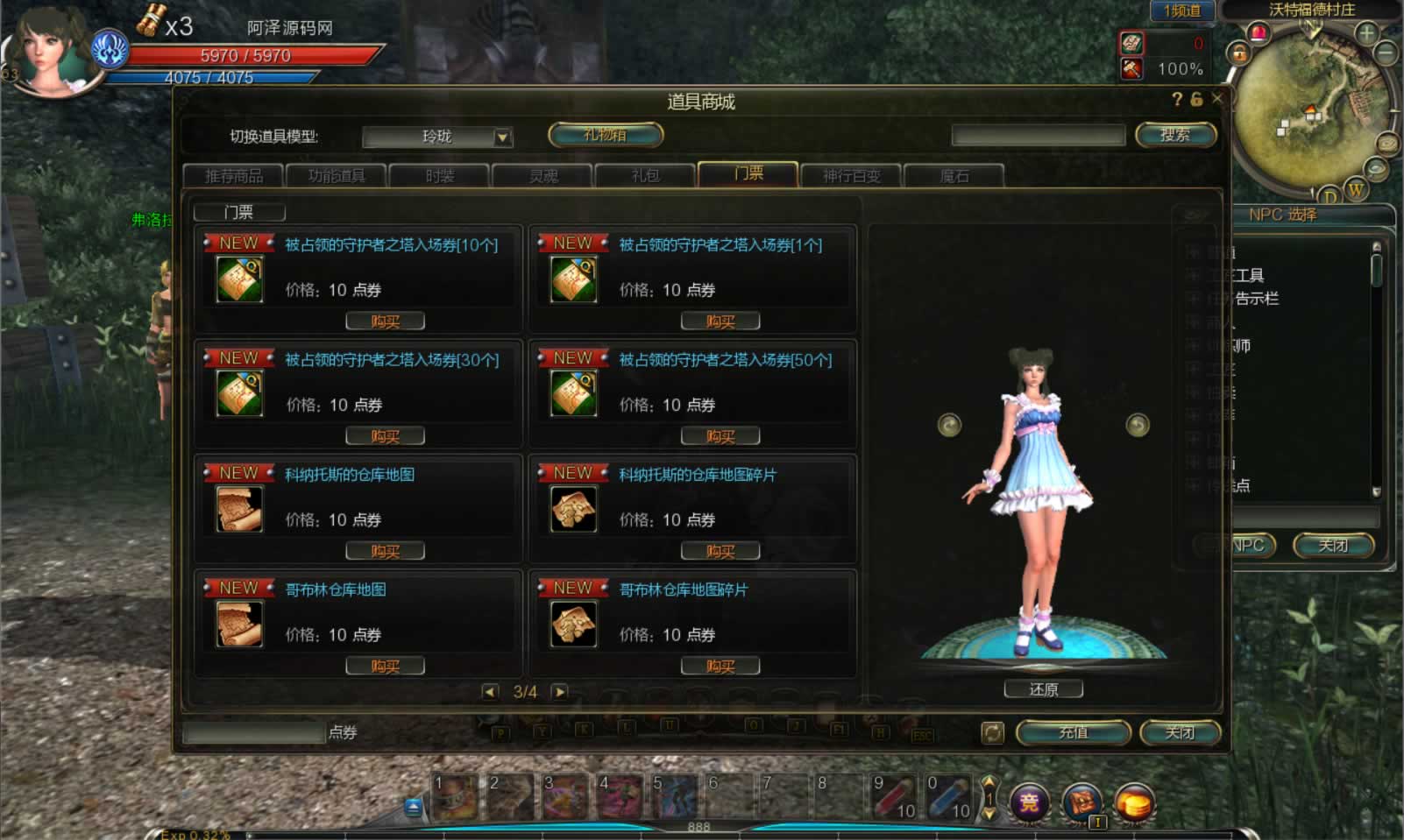Rotate the character preview right
The image size is (1404, 840).
[1137, 425]
